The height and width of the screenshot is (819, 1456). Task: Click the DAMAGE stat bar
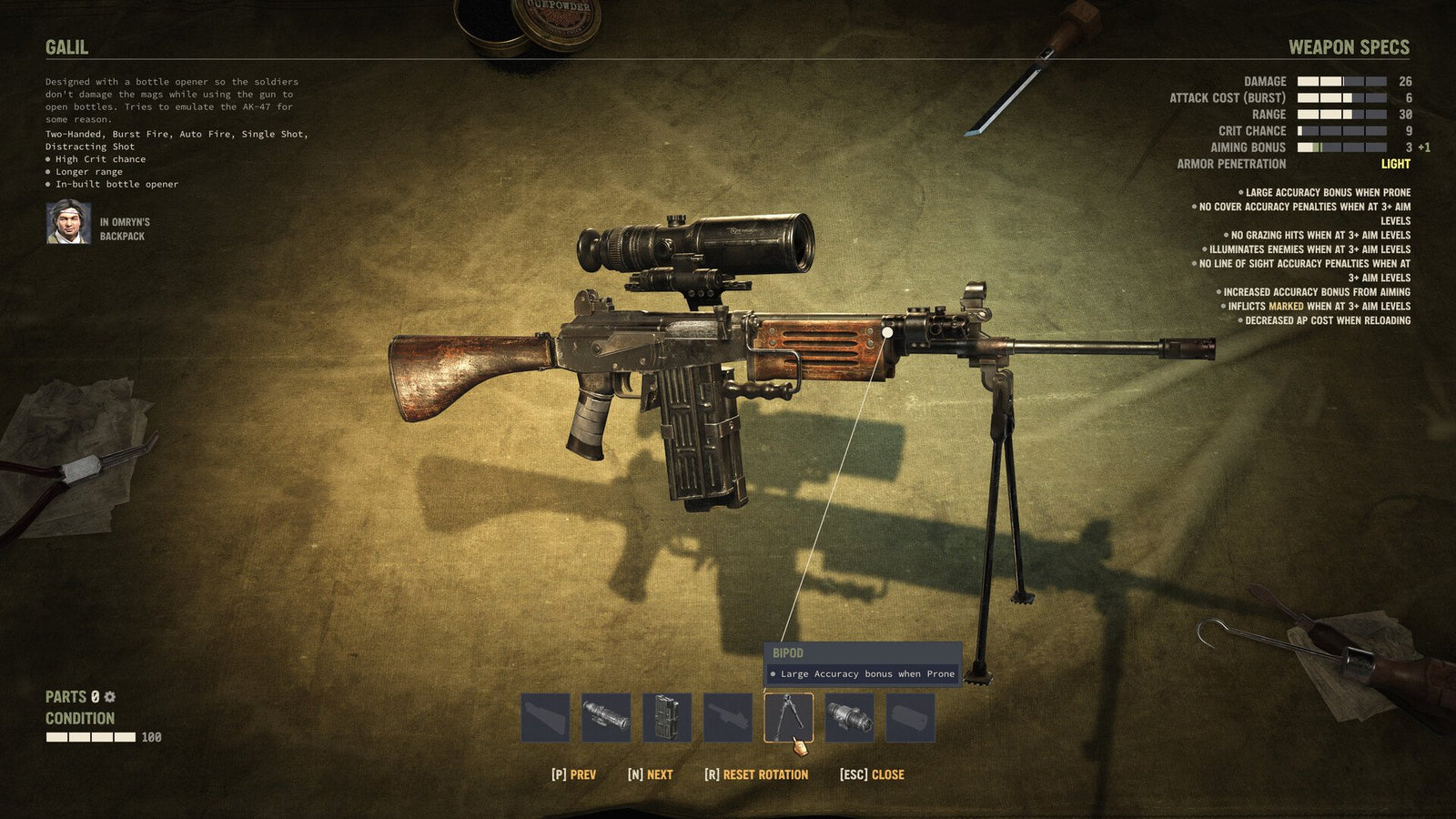pos(1342,83)
